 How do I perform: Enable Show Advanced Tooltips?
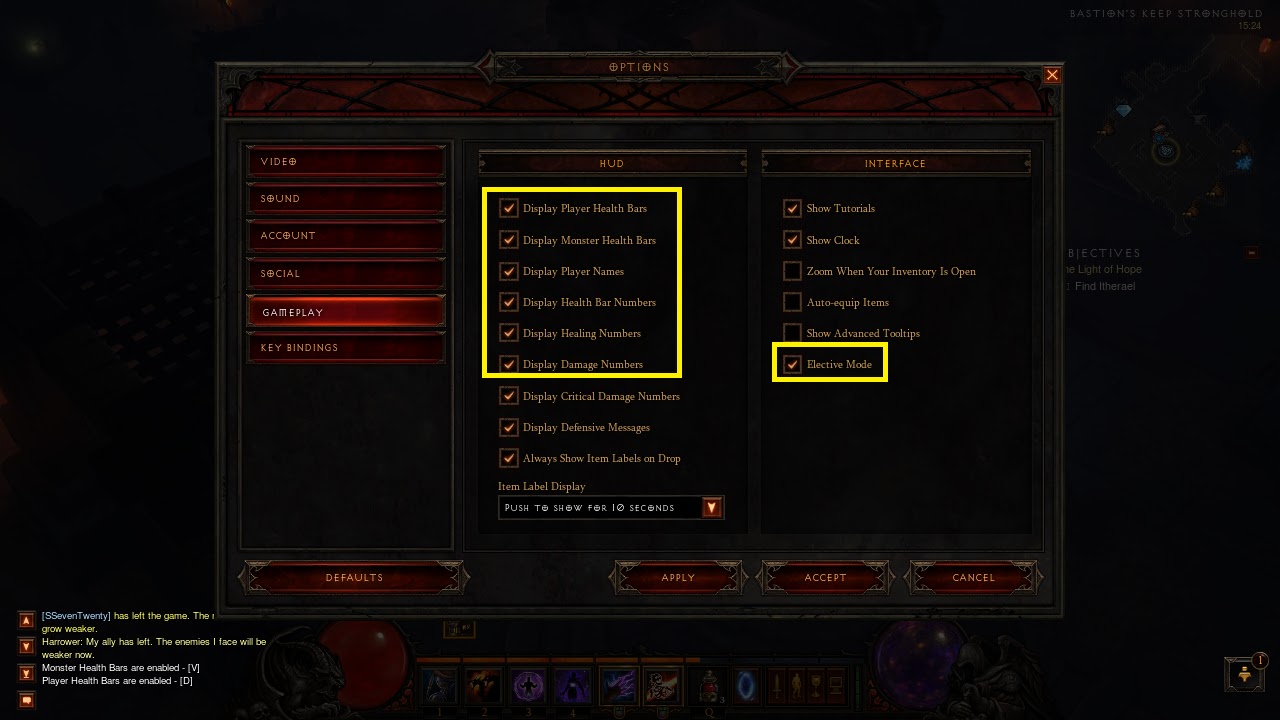click(792, 333)
